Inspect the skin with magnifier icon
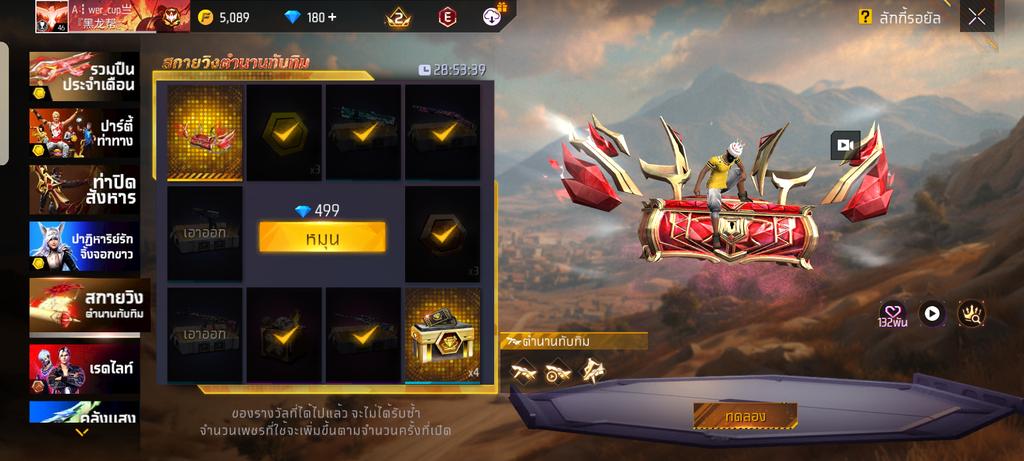1024x461 pixels. point(971,313)
